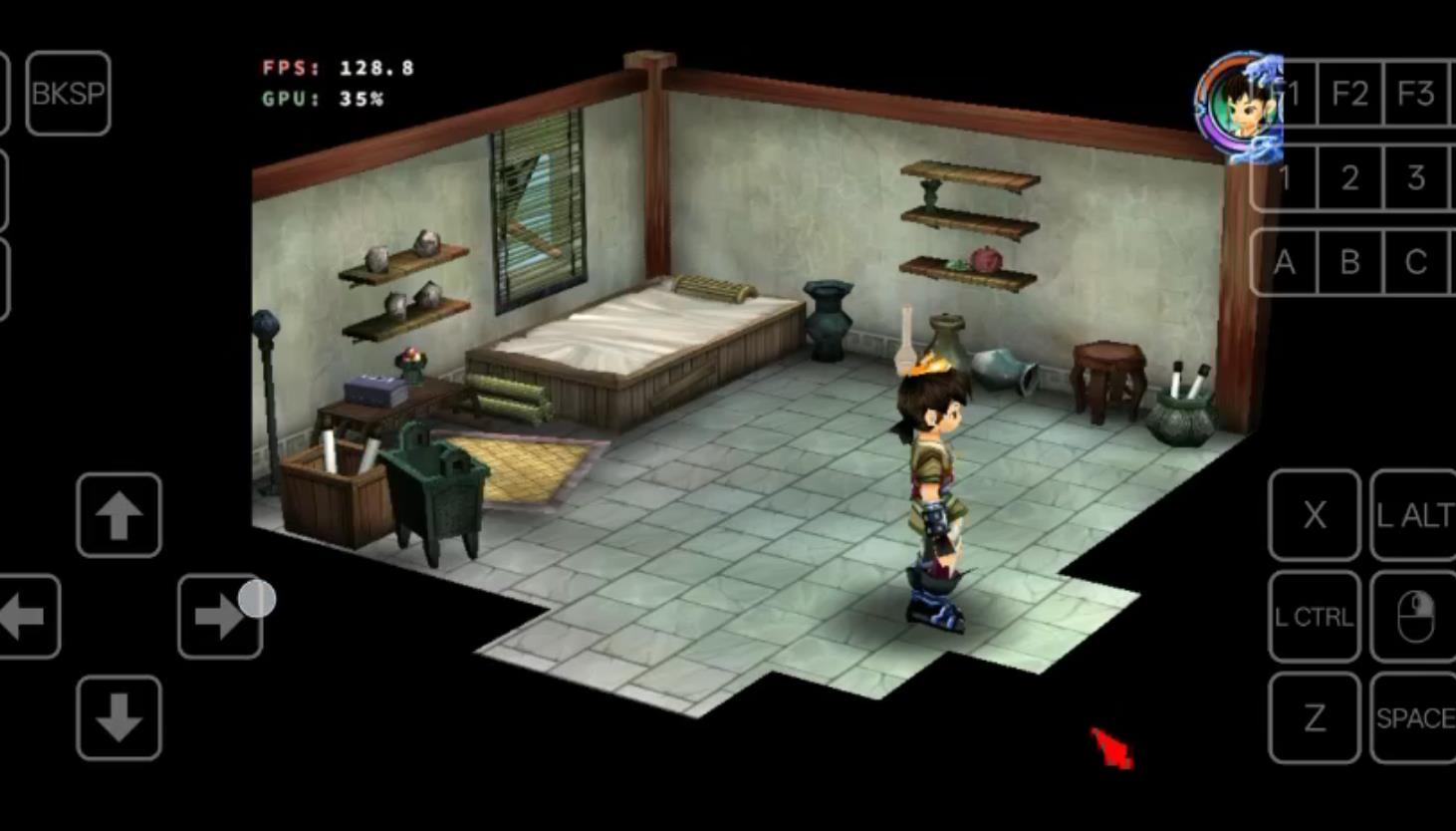
Task: Click the mouse icon button
Action: point(1413,617)
